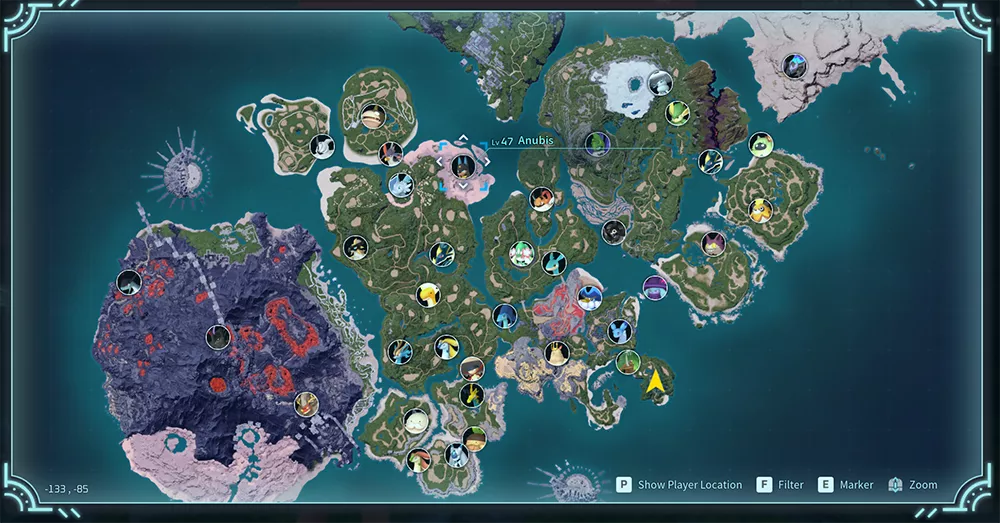
Task: Select the yellow long-necked bird pal marker
Action: (427, 294)
